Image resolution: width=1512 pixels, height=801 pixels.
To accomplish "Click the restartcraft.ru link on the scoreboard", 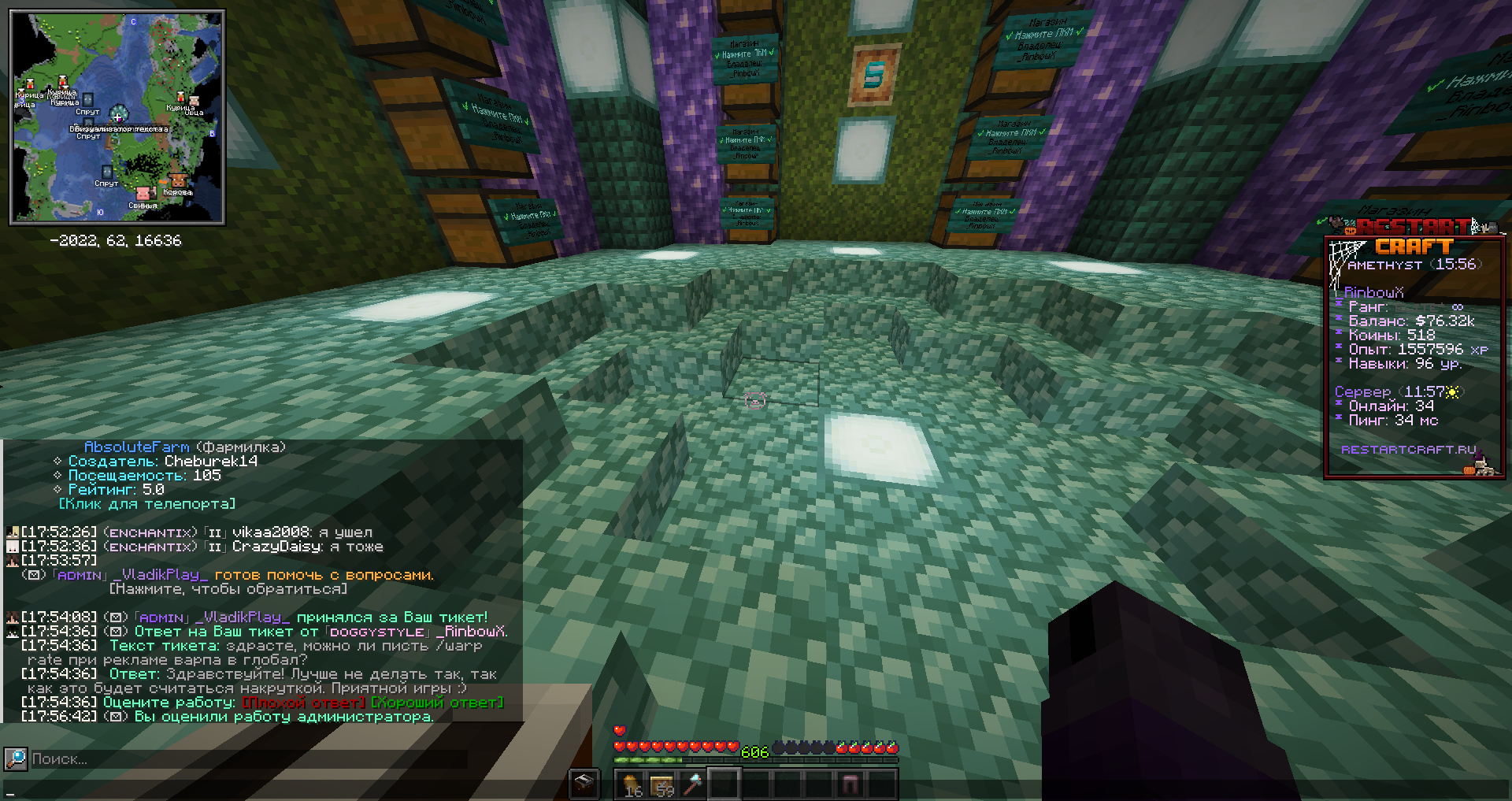I will click(x=1408, y=449).
